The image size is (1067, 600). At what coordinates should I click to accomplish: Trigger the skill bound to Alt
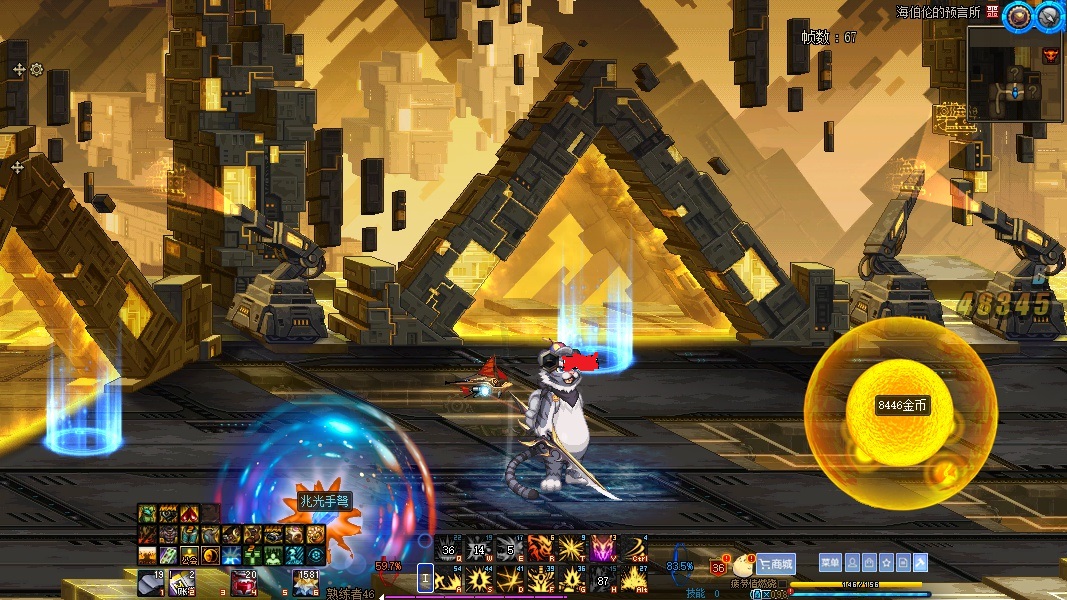pyautogui.click(x=633, y=579)
